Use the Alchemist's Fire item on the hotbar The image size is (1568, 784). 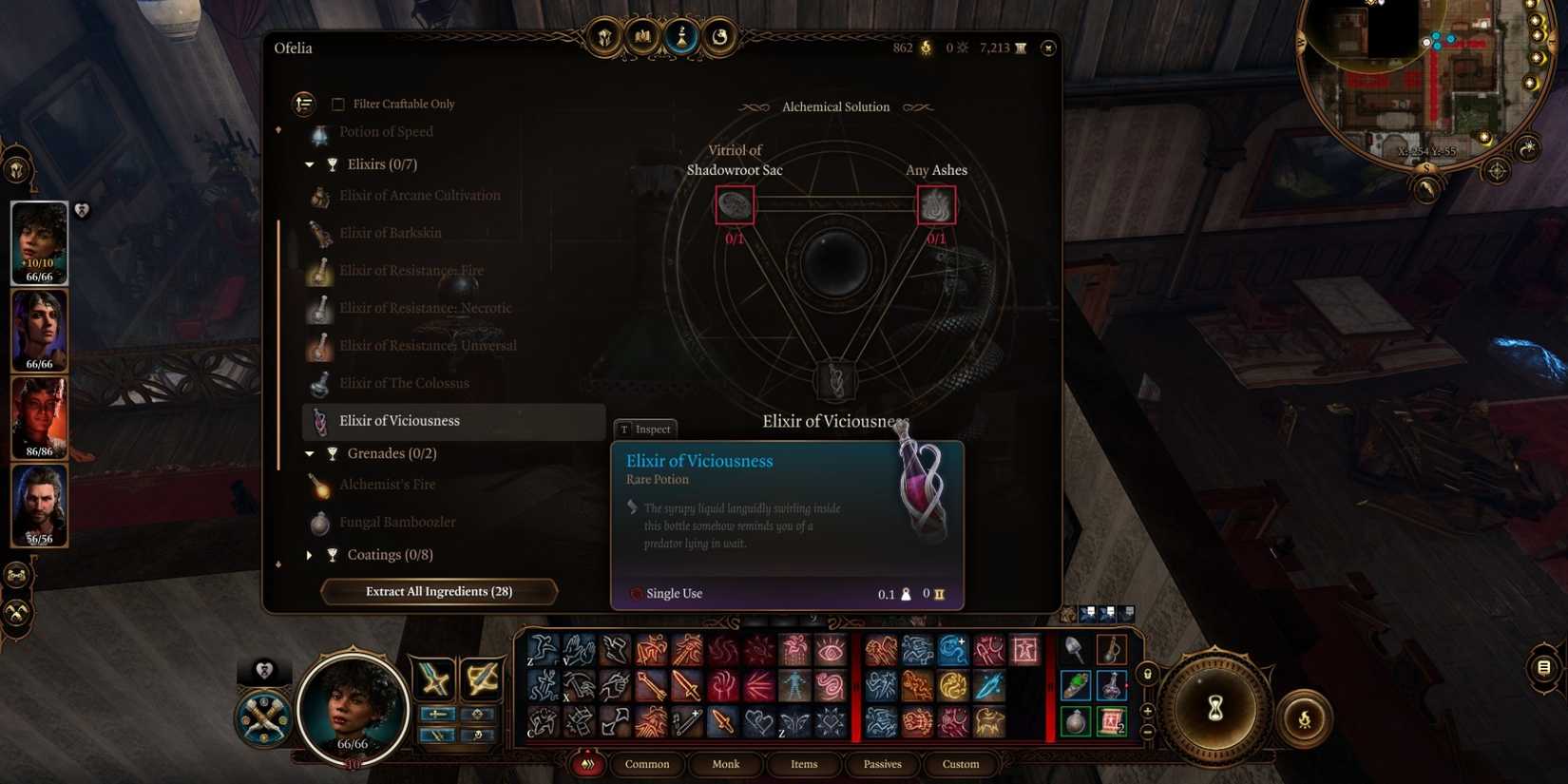1111,651
